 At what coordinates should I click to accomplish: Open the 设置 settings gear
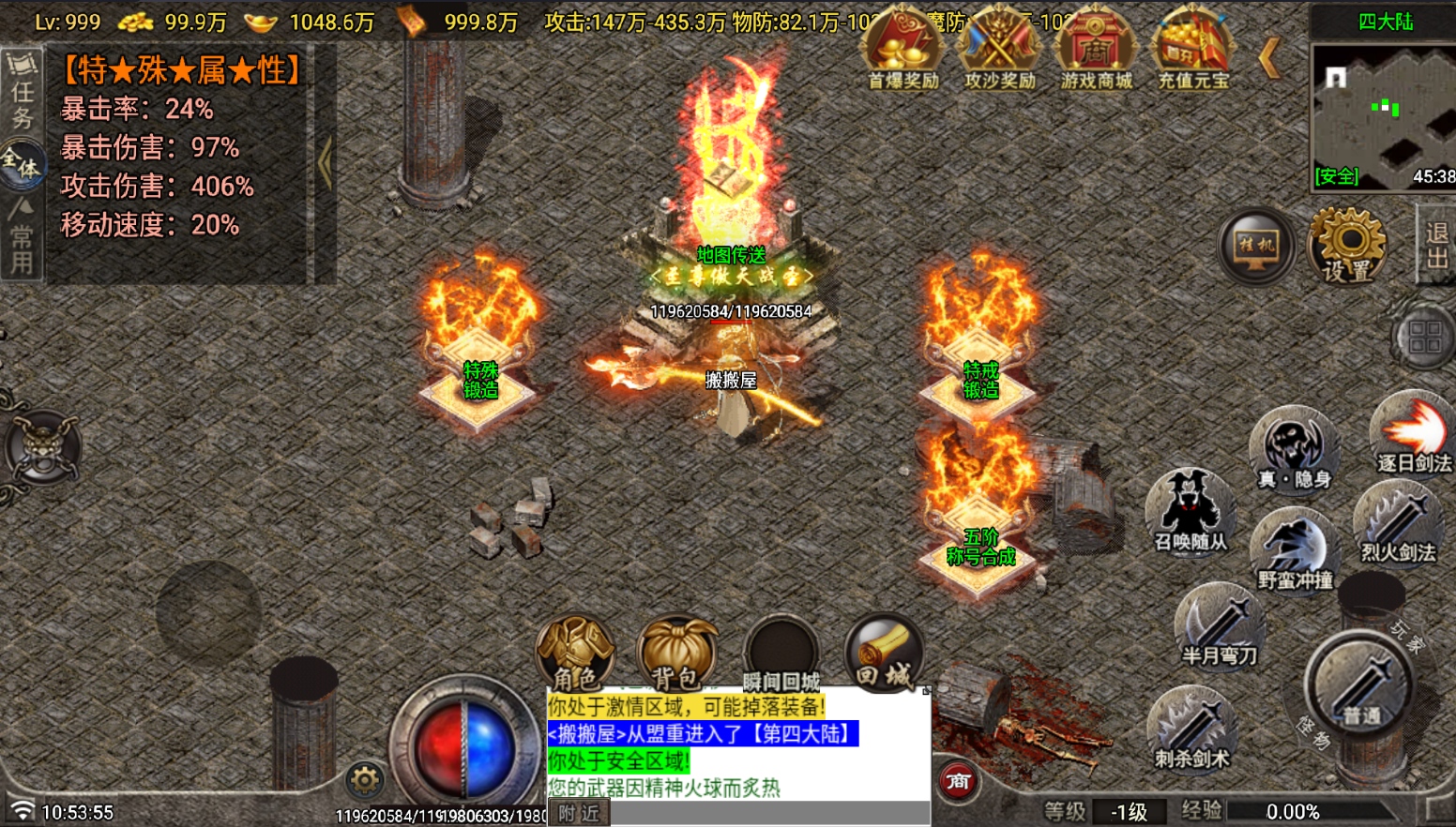click(1346, 245)
